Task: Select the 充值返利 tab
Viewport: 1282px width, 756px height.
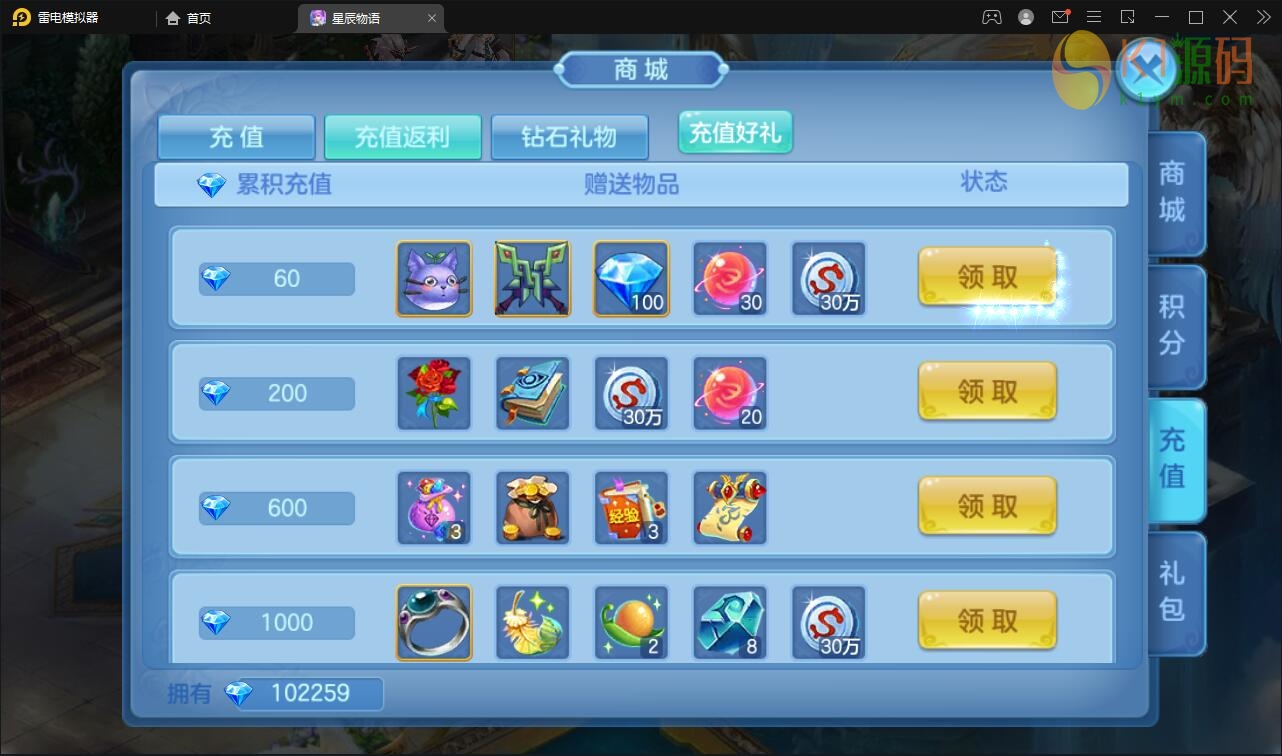Action: (x=403, y=137)
